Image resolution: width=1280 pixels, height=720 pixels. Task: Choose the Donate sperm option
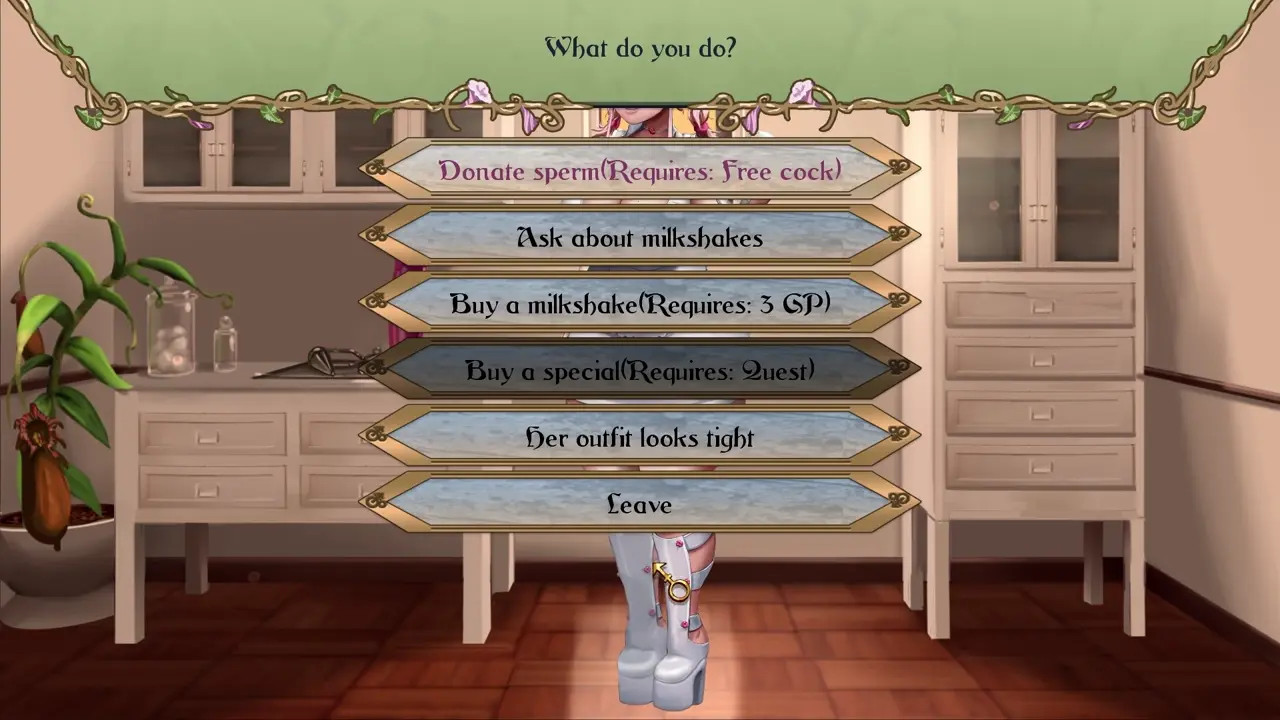640,171
